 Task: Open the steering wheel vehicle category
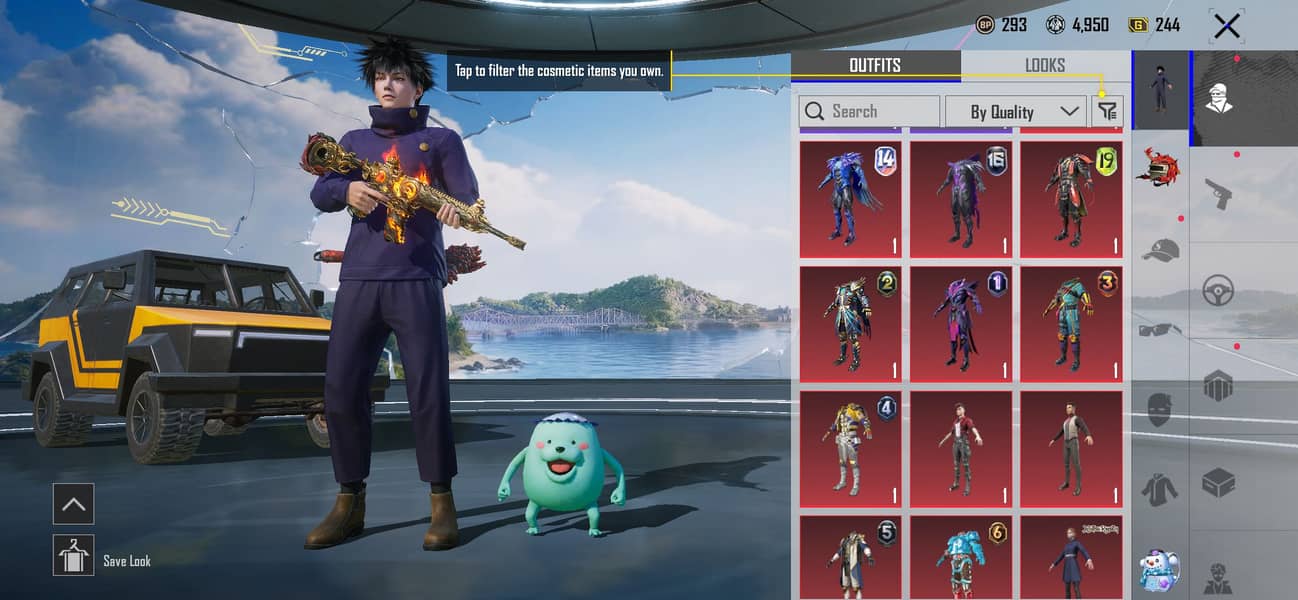1218,290
